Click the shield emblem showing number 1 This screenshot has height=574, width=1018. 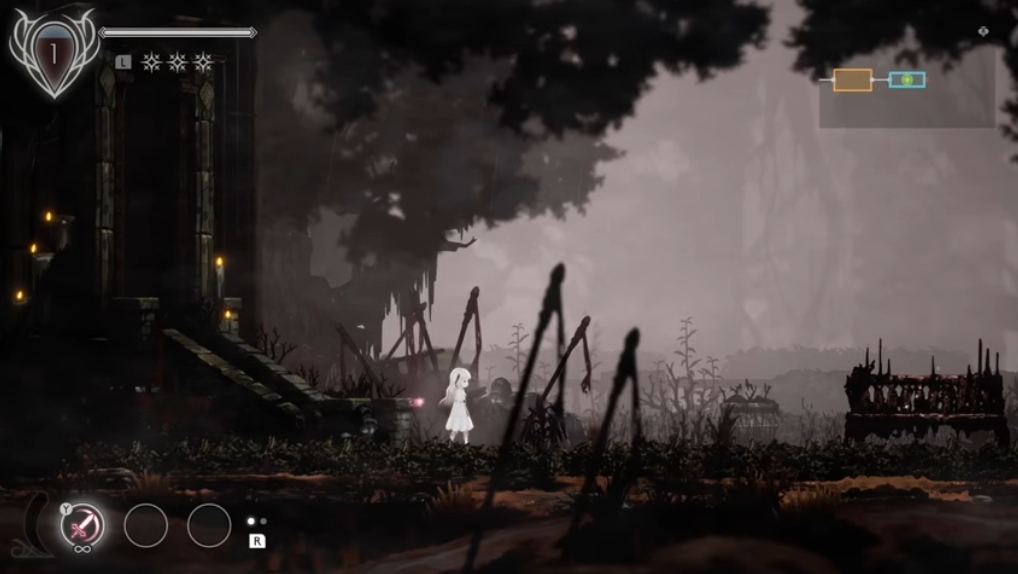[54, 53]
